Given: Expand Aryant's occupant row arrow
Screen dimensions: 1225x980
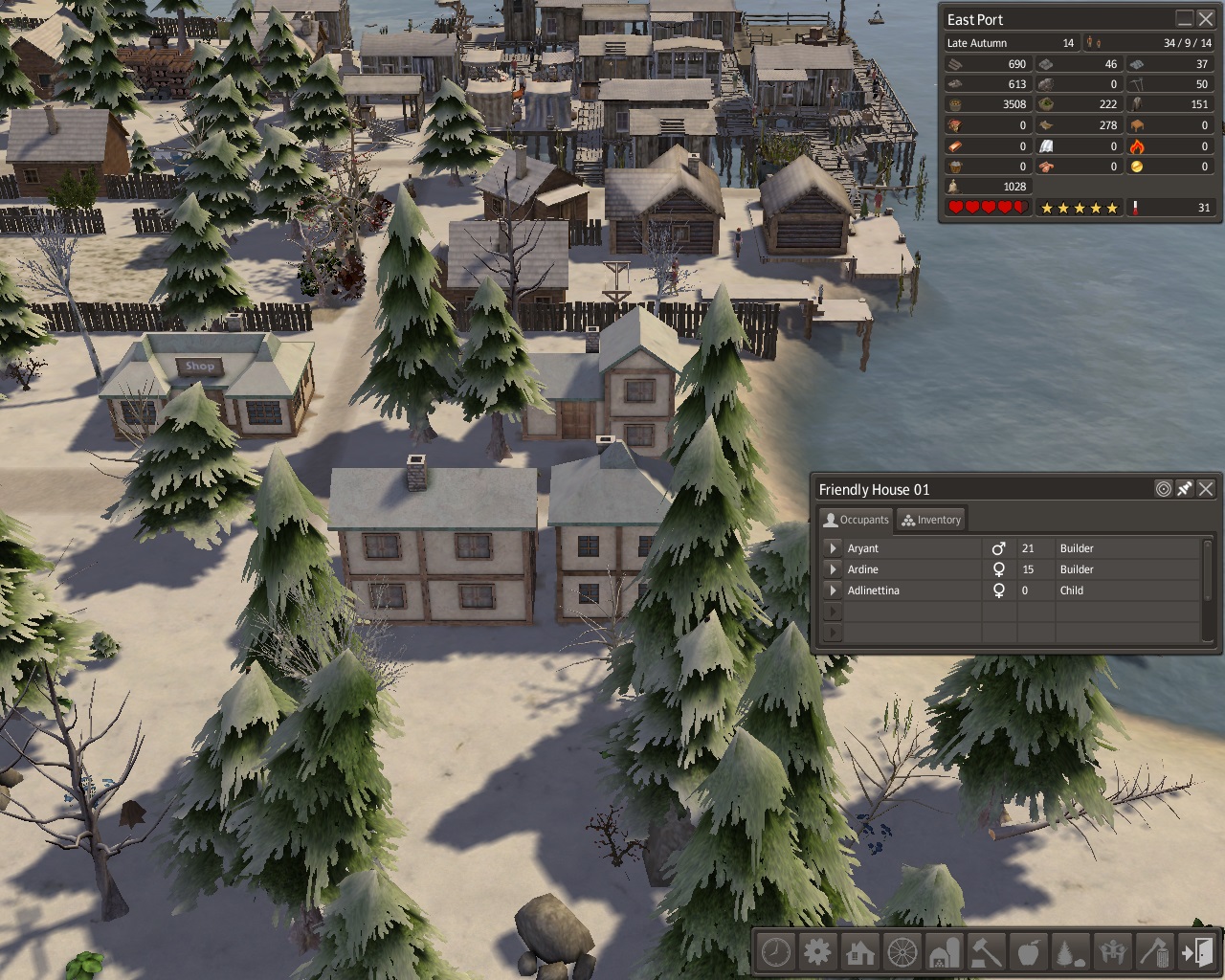Looking at the screenshot, I should (833, 548).
